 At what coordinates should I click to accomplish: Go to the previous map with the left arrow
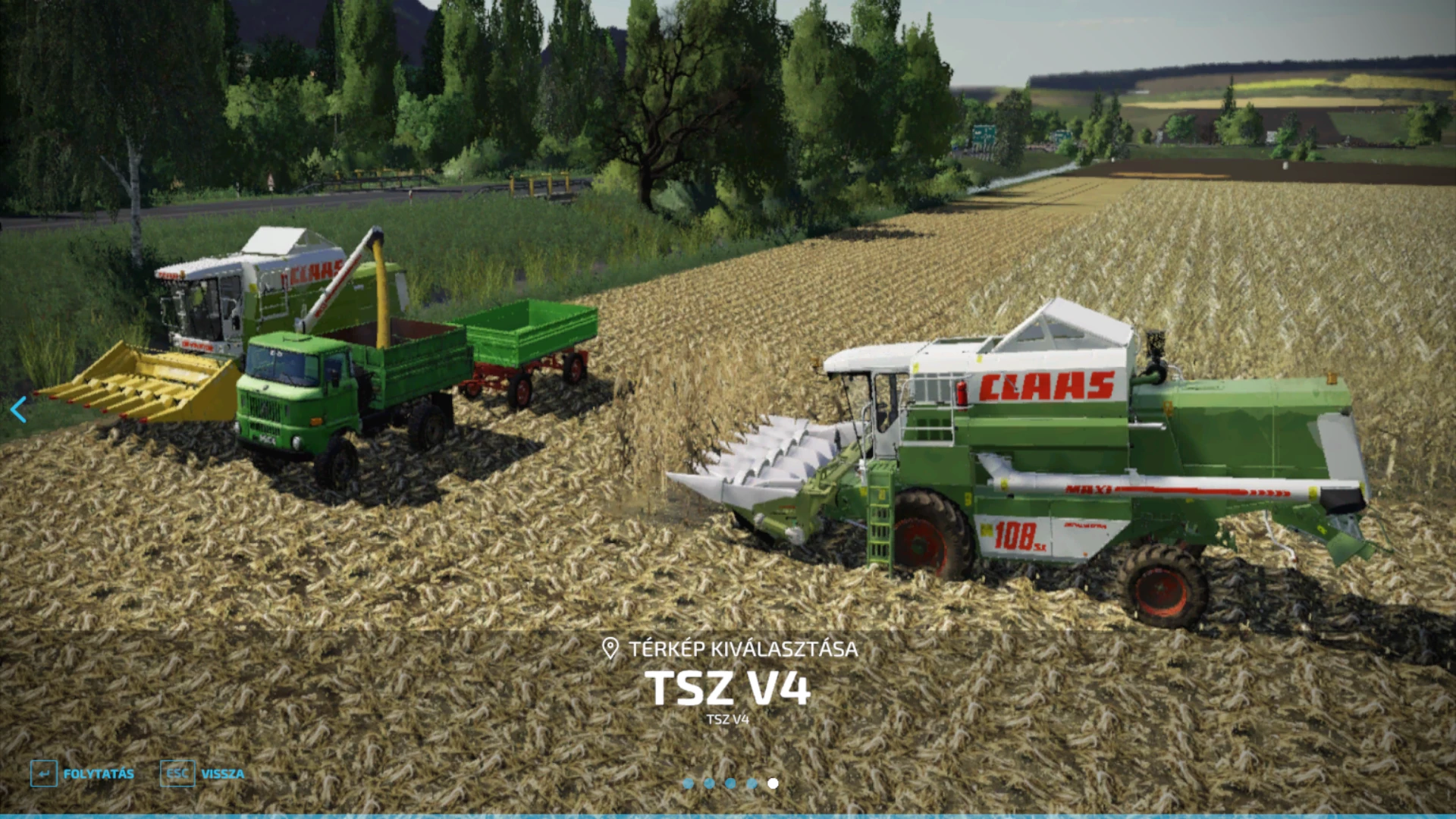point(18,409)
